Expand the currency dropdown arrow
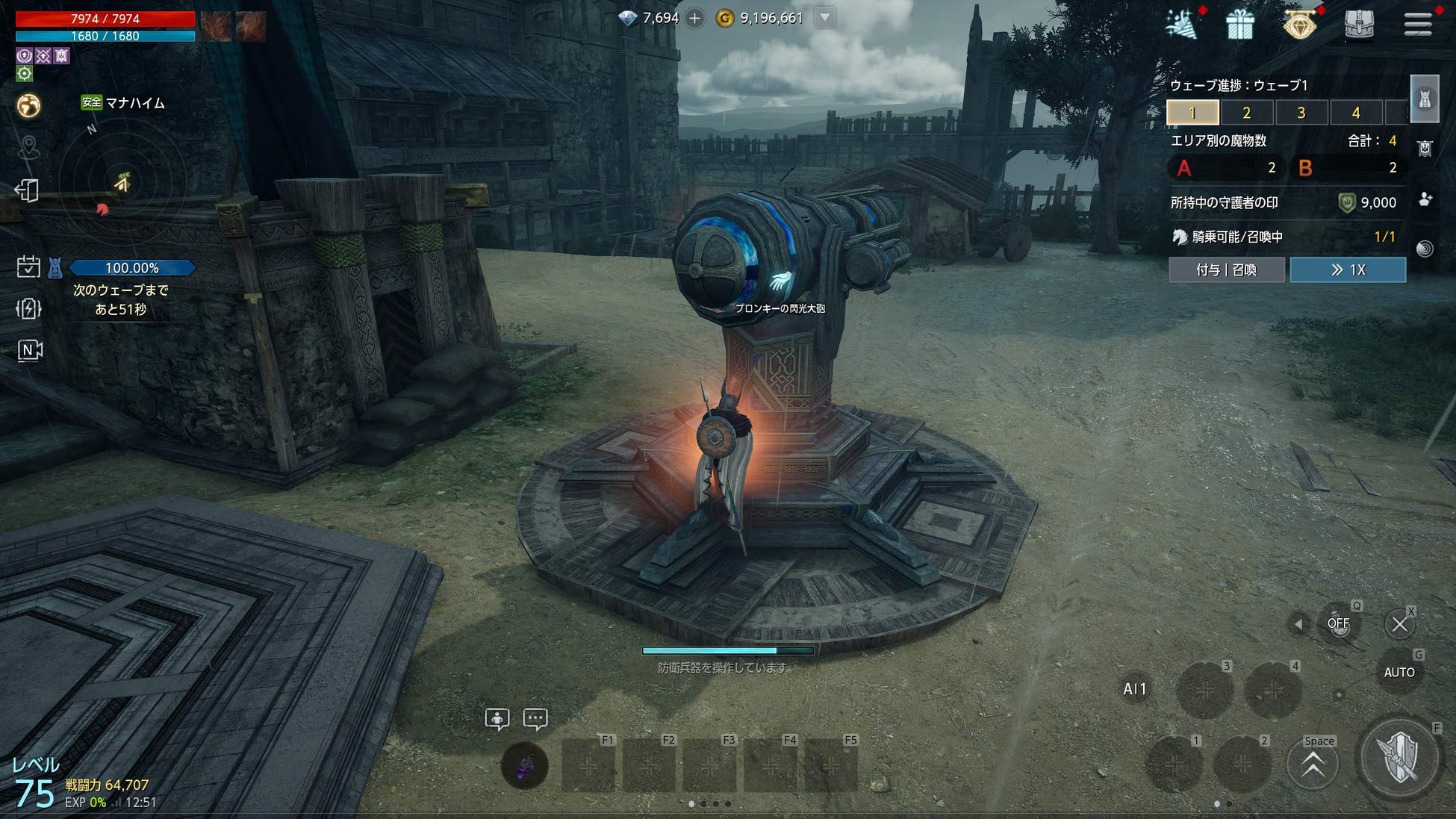Screen dimensions: 1456x819 [x=824, y=18]
